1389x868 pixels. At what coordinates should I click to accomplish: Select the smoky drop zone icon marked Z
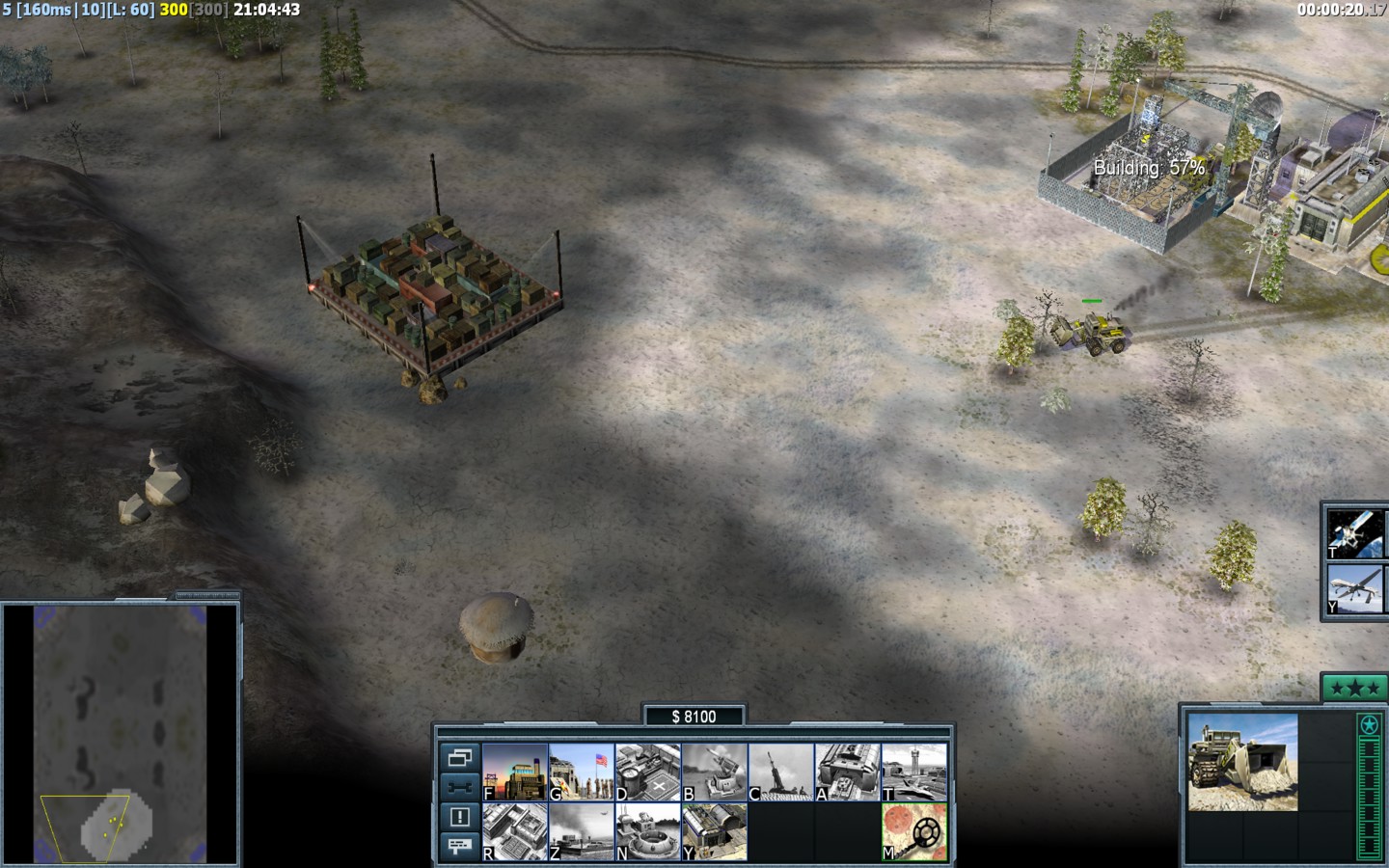tap(582, 831)
